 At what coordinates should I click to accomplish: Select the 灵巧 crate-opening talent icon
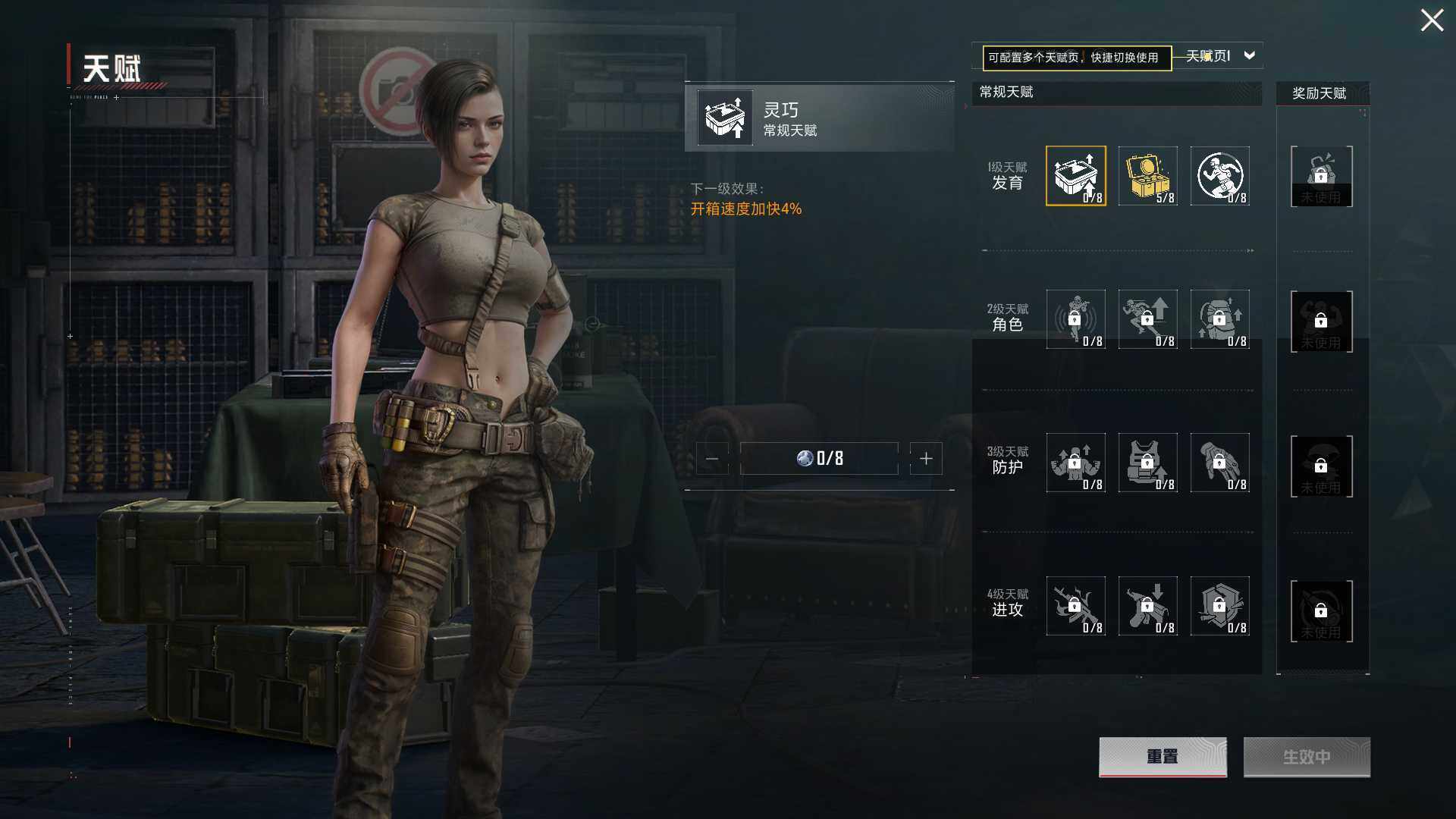1075,176
